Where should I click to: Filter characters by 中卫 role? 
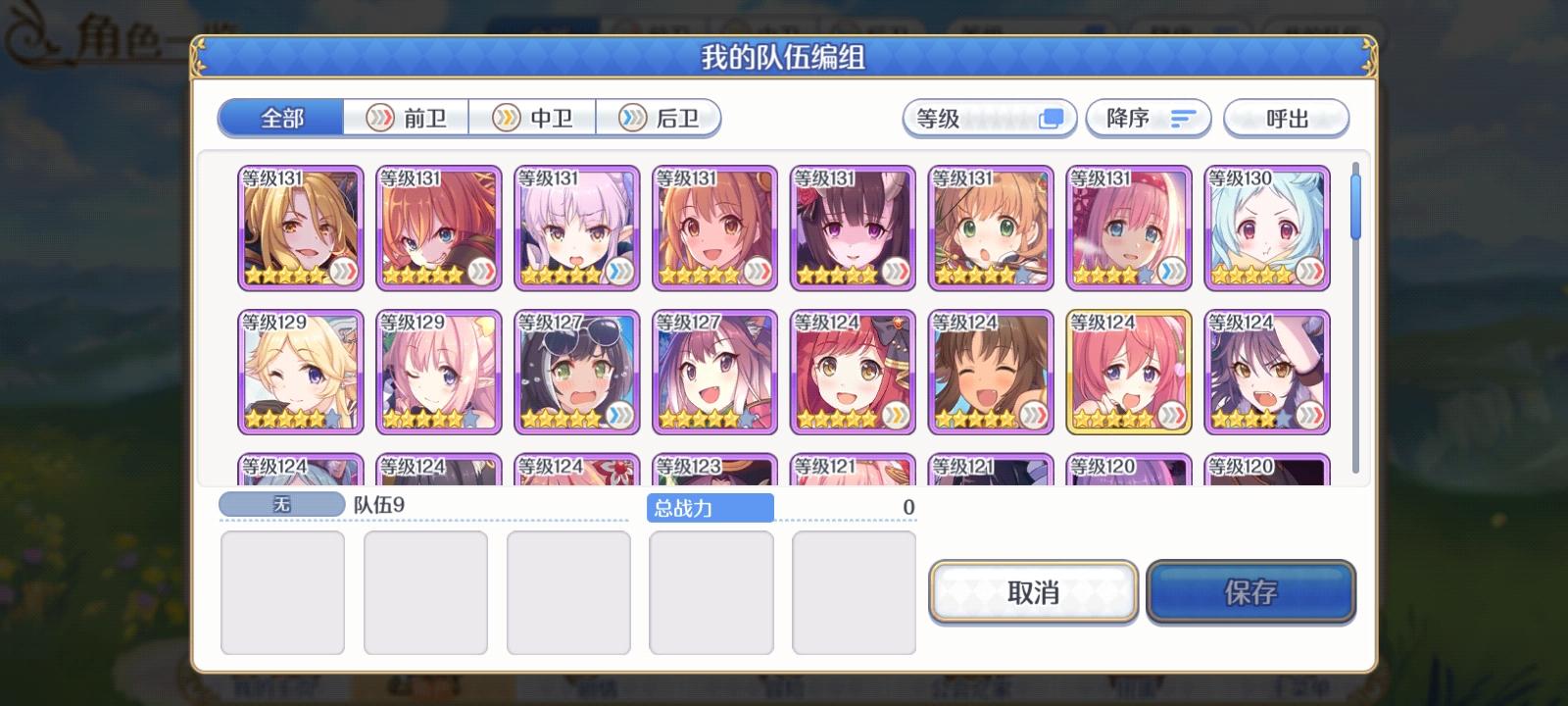(534, 118)
